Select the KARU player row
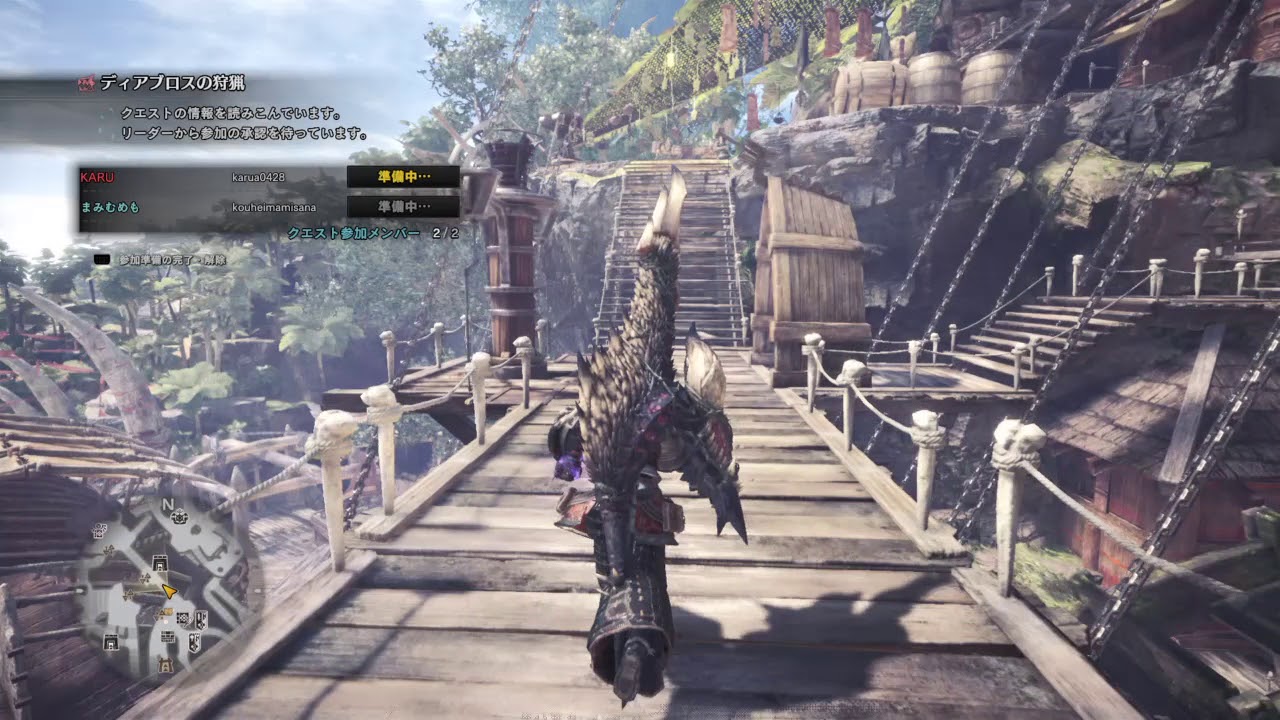Viewport: 1280px width, 720px height. (x=210, y=177)
